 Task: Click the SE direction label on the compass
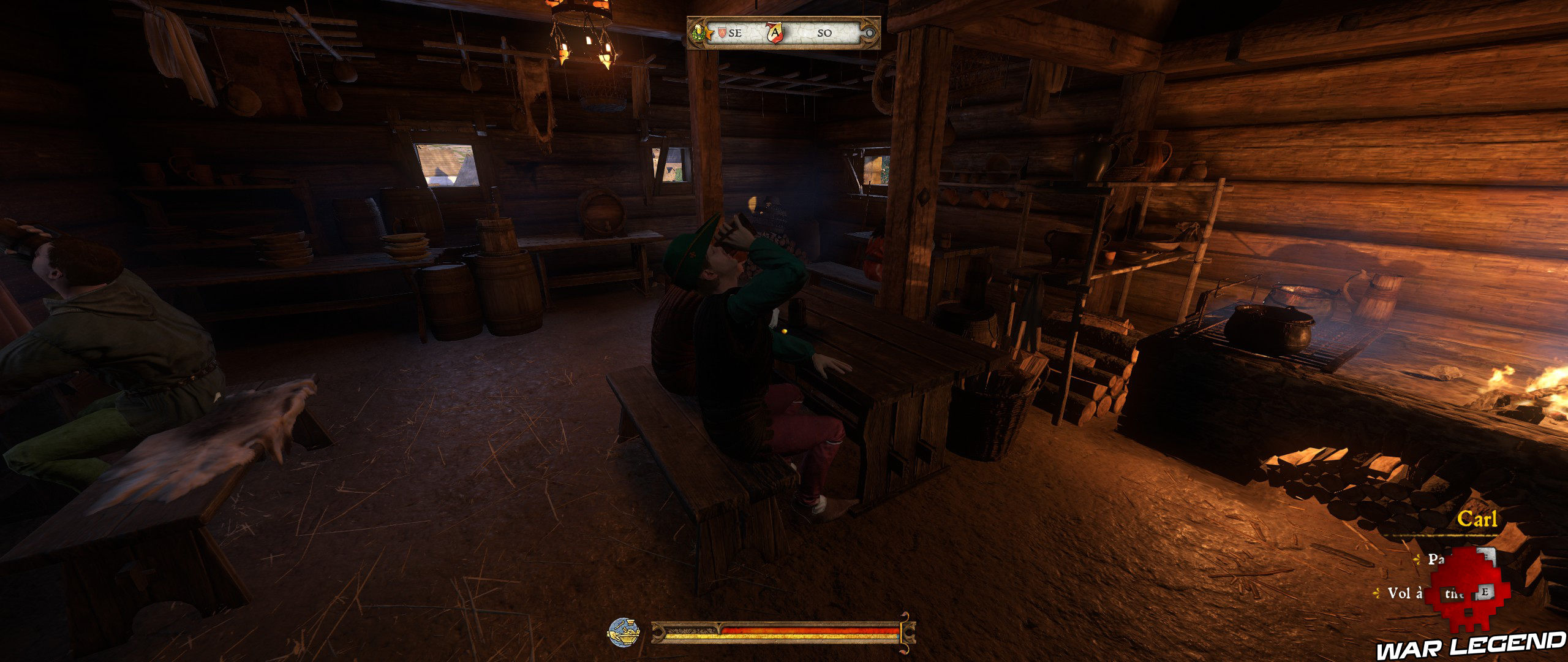click(735, 34)
